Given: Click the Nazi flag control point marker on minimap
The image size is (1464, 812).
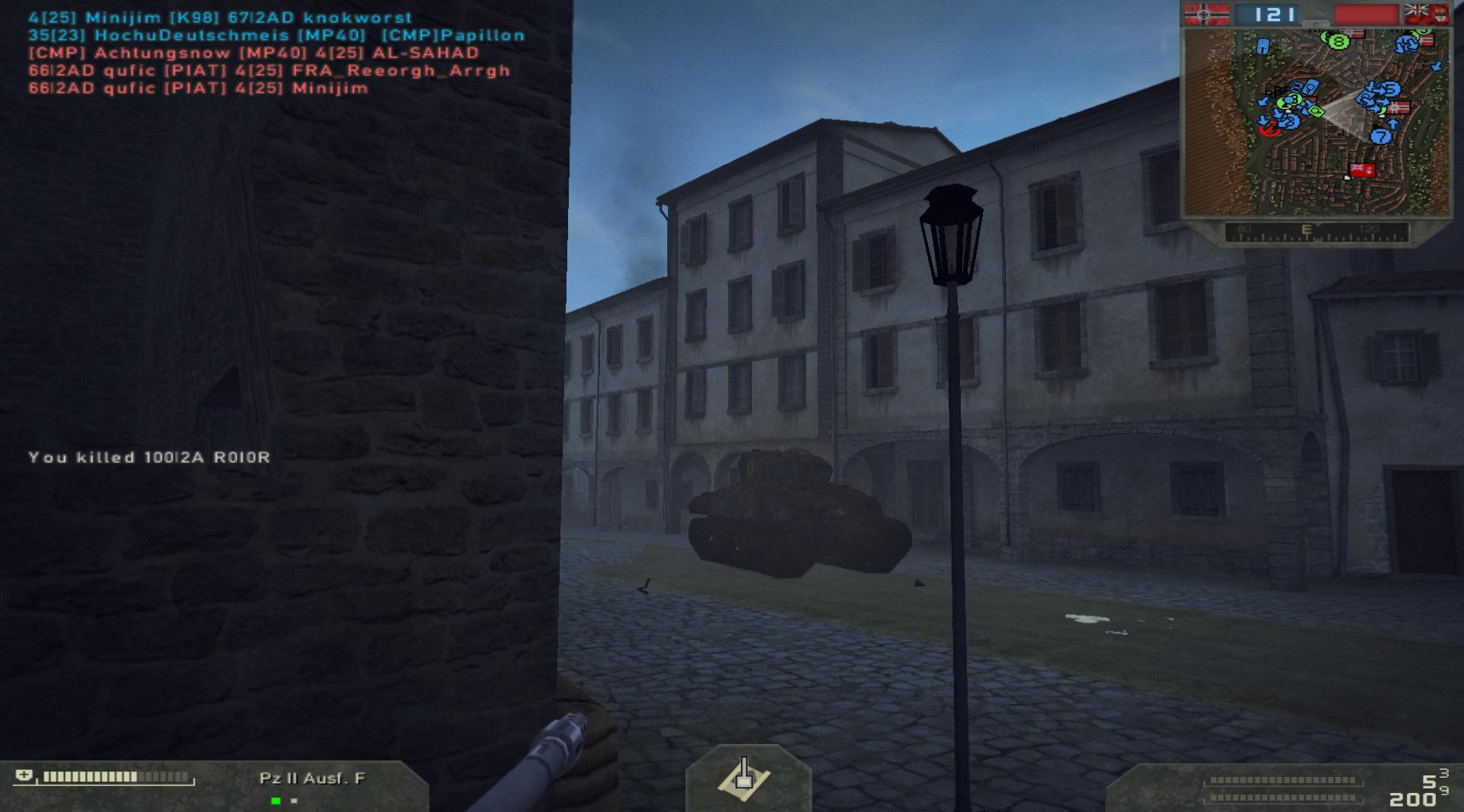Looking at the screenshot, I should coord(1400,107).
